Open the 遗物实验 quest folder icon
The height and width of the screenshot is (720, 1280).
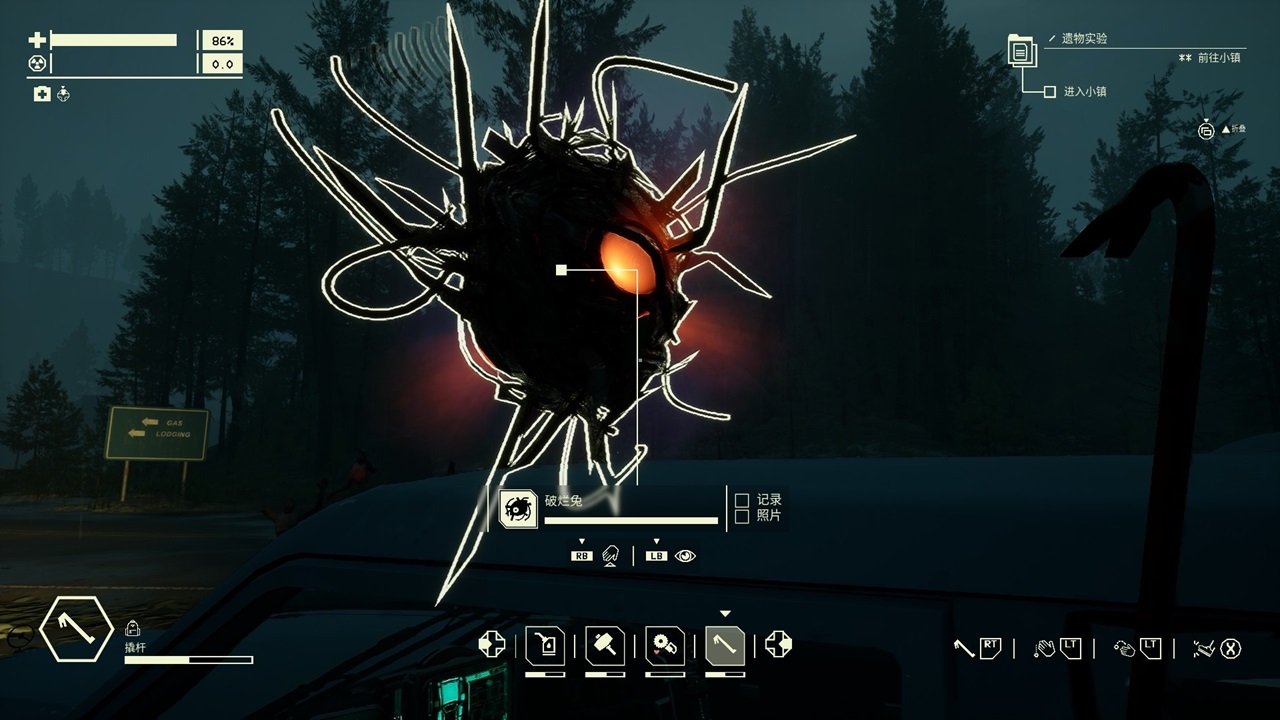click(1021, 50)
